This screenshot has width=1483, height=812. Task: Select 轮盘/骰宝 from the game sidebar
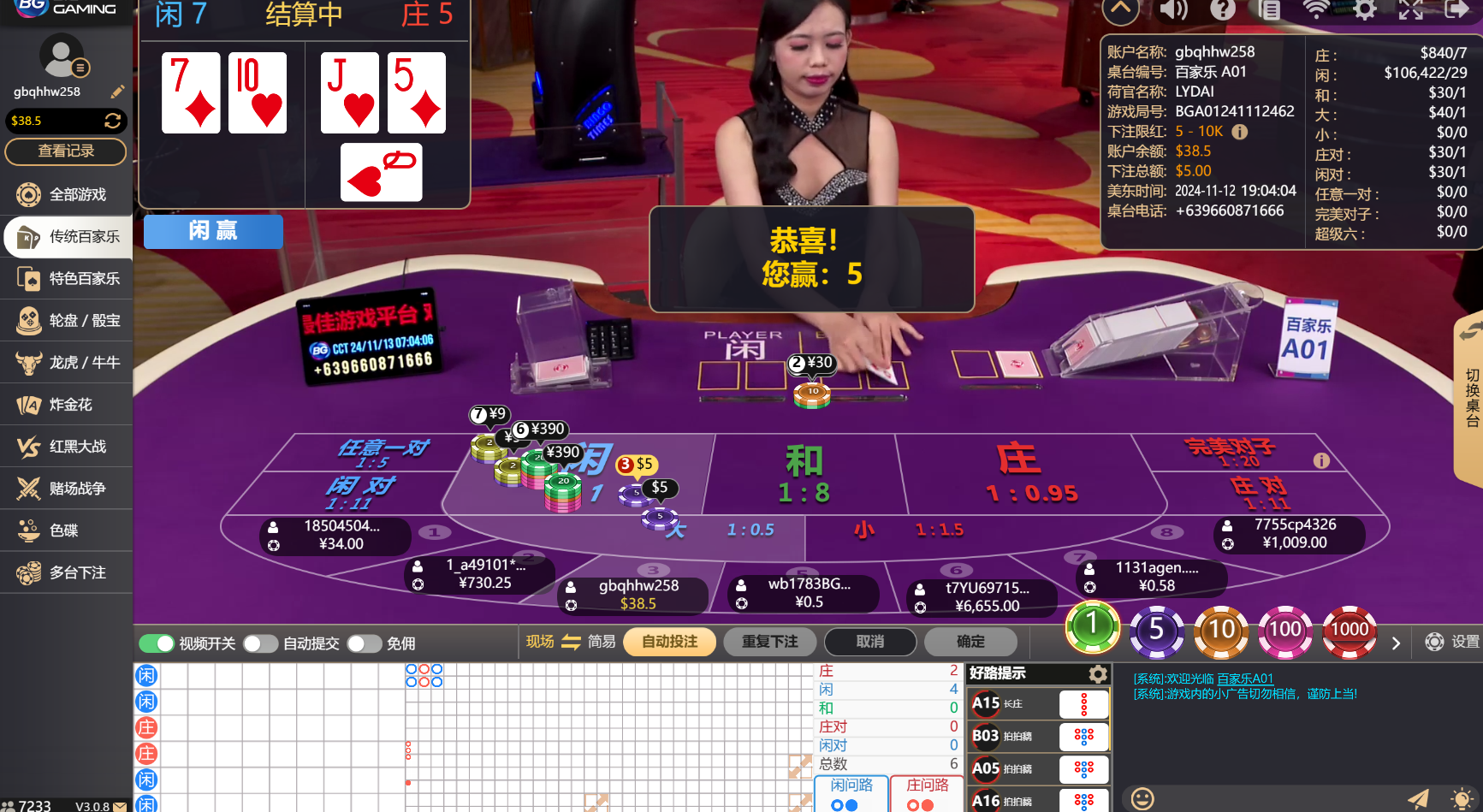[66, 320]
